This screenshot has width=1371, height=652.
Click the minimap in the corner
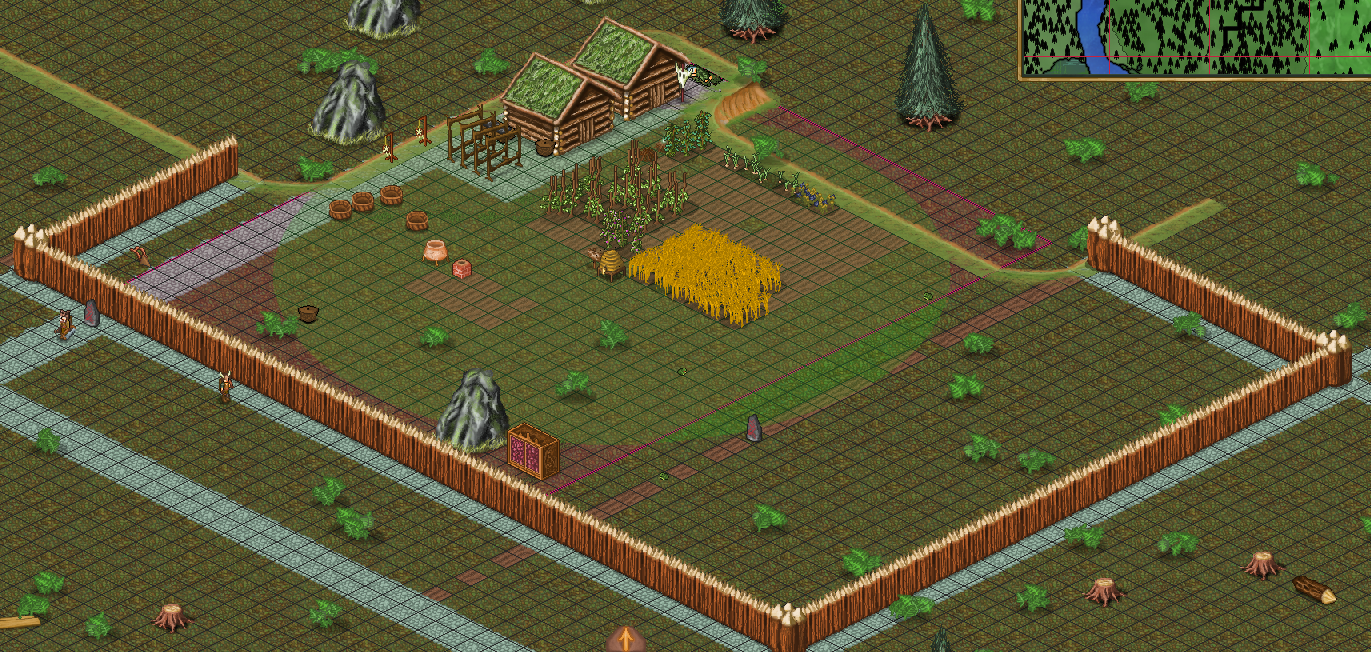[x=1195, y=37]
